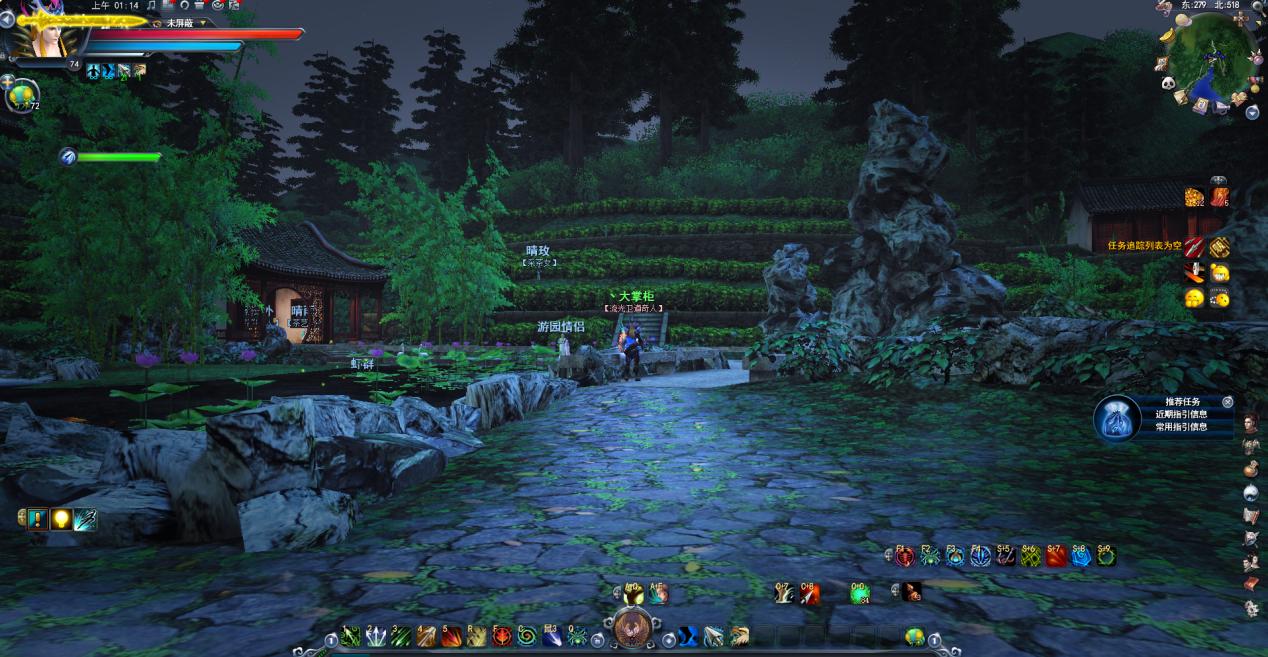Click the red book side menu icon
Screen dimensions: 1268x657
1251,583
